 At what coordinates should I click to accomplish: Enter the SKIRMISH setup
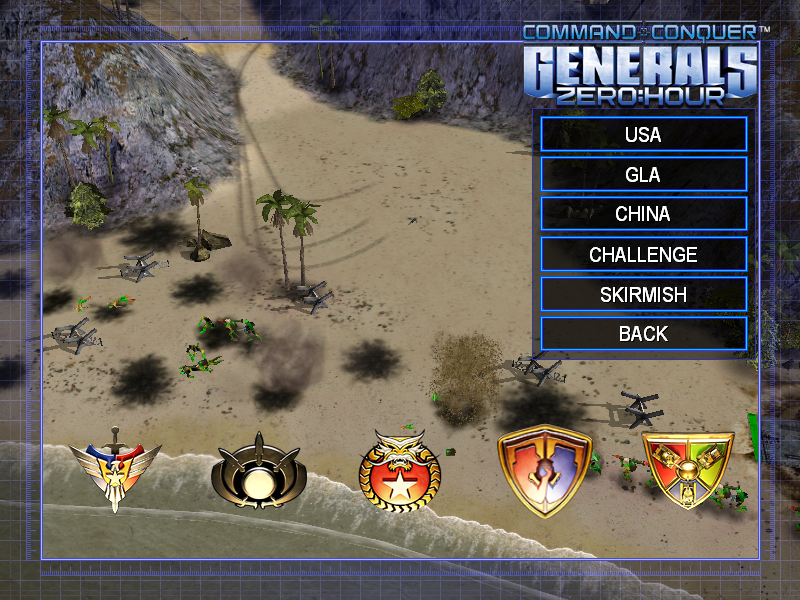pos(643,294)
